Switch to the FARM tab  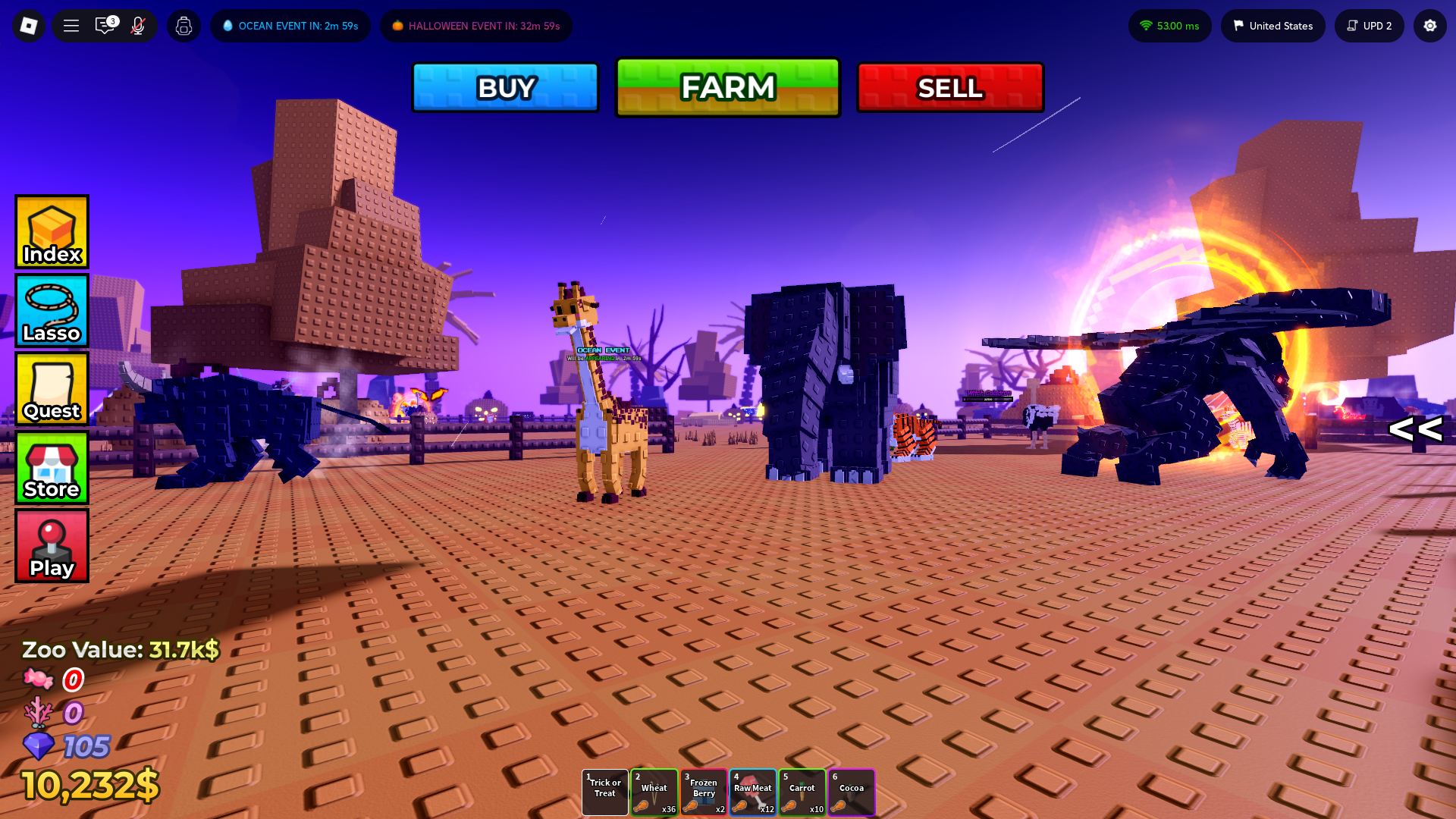click(x=727, y=86)
